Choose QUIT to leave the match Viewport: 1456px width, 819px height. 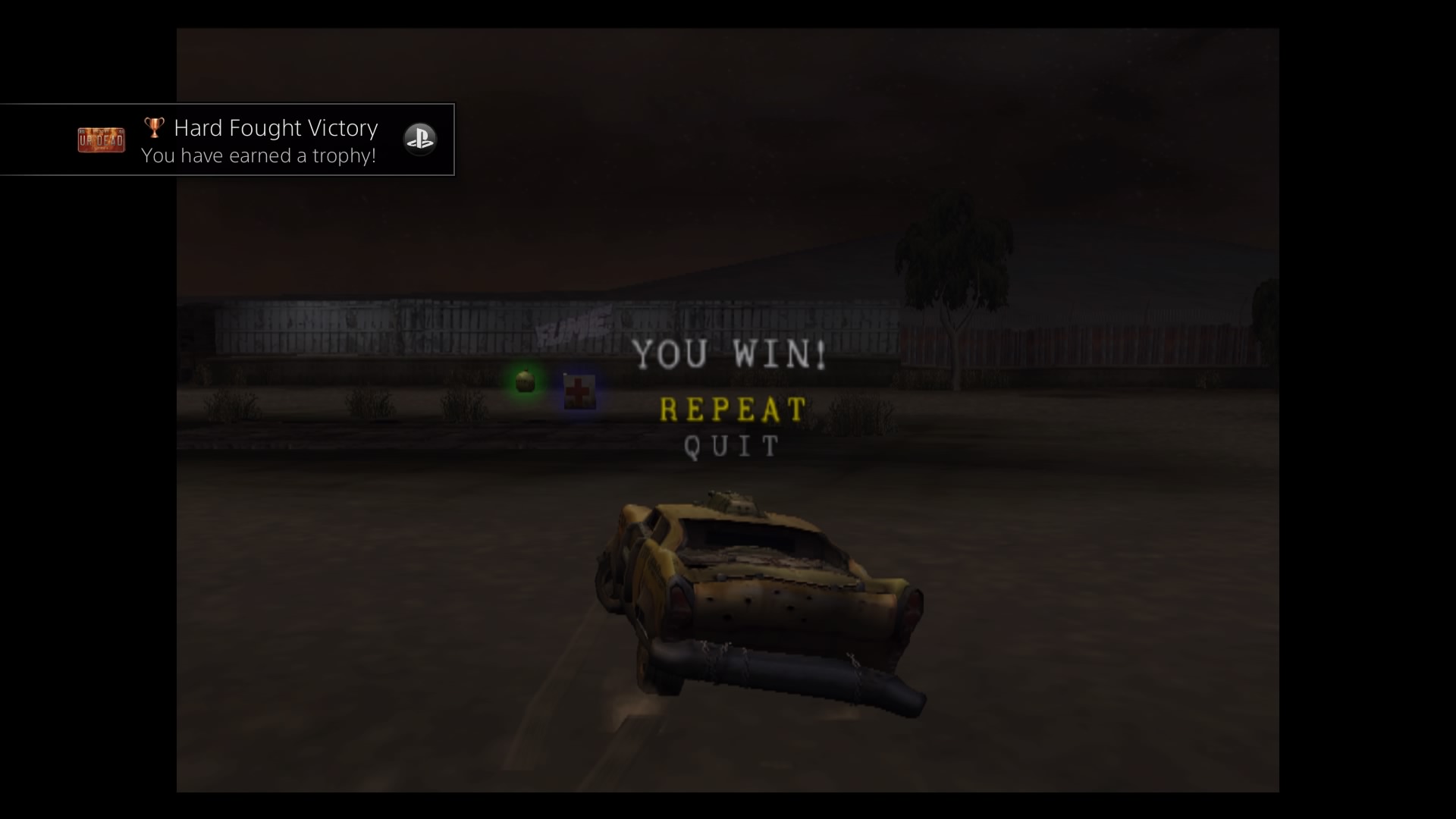tap(730, 447)
